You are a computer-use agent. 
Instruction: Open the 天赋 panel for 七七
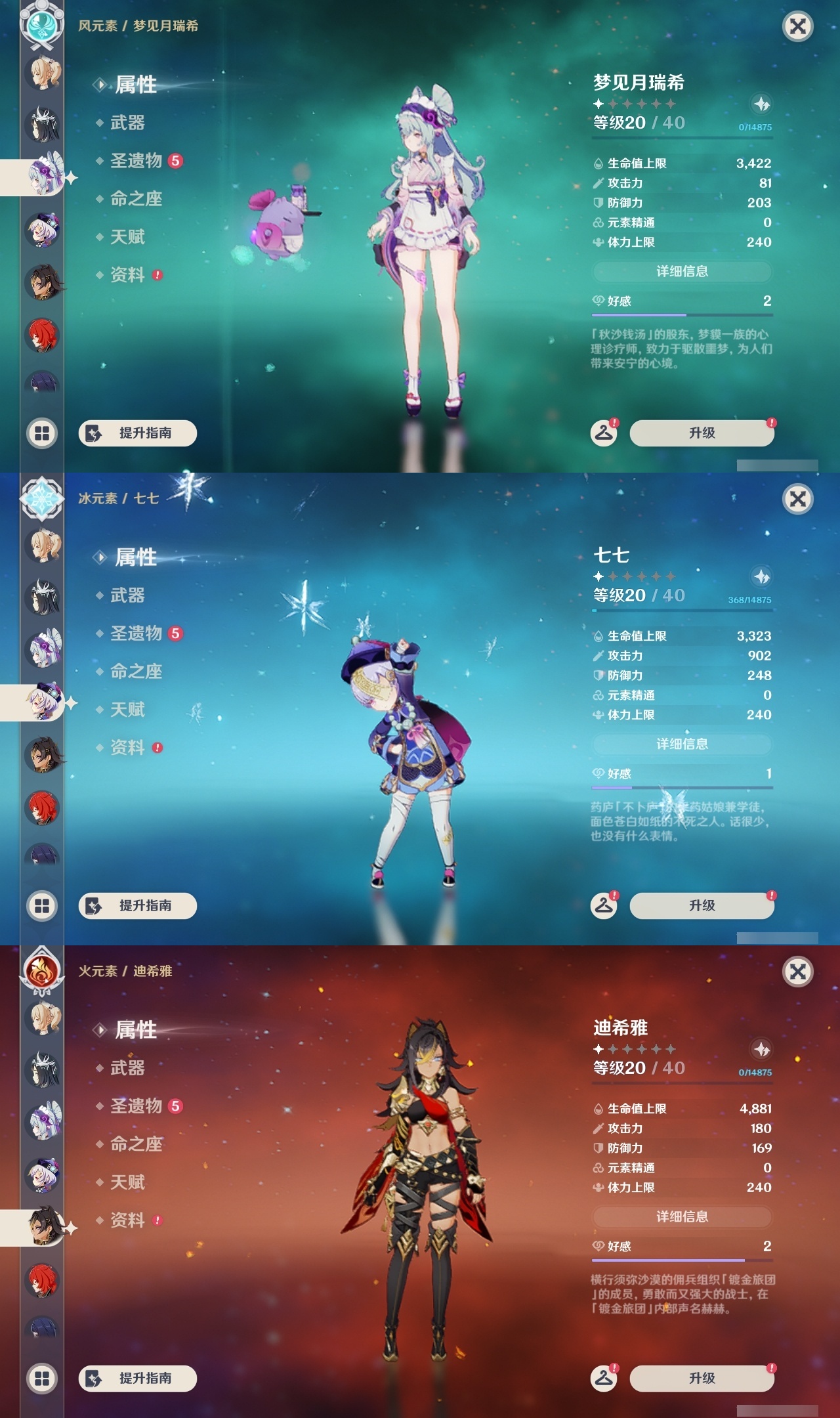click(129, 710)
